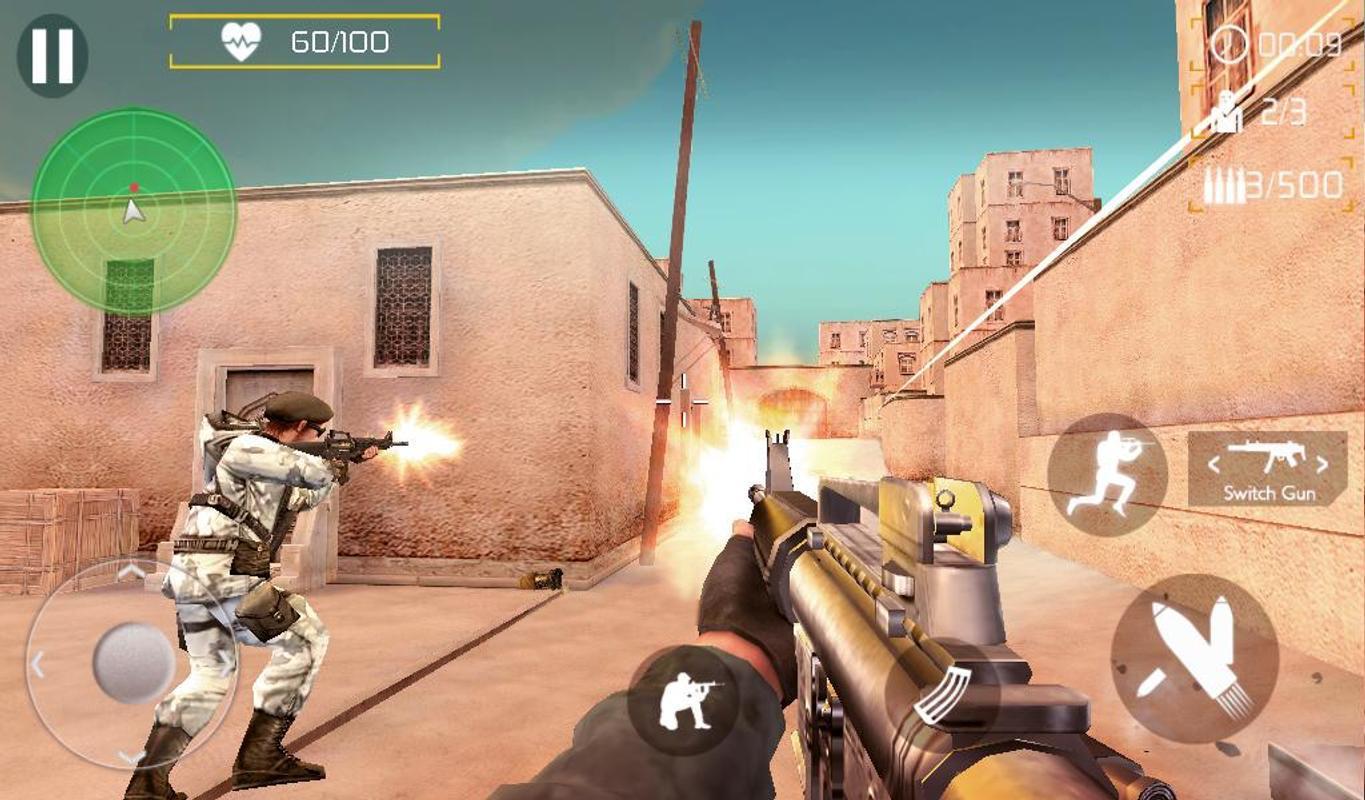Tap the ammo clip icon showing 3/500

(x=1222, y=184)
